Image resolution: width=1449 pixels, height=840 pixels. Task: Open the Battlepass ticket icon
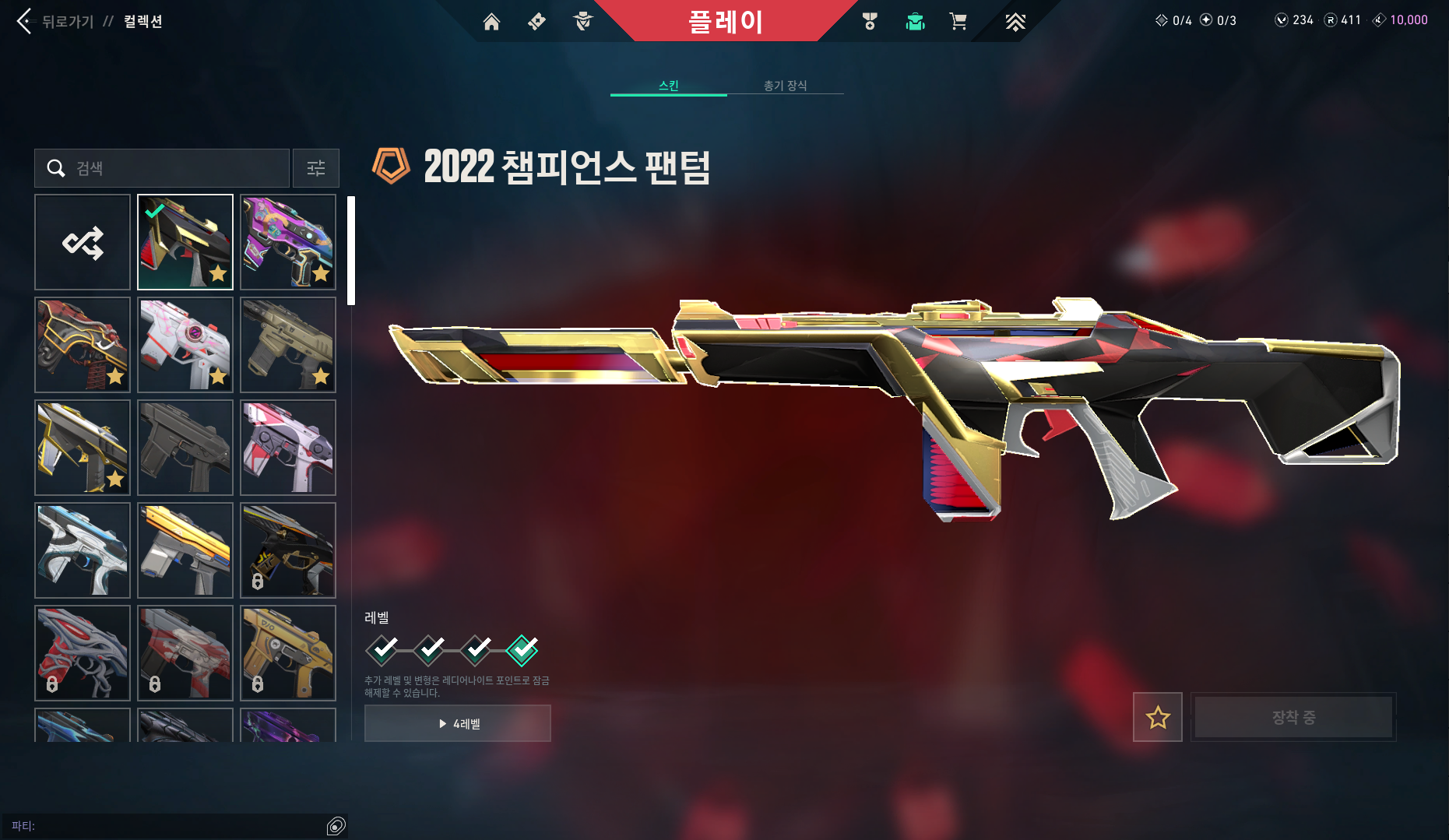point(536,21)
